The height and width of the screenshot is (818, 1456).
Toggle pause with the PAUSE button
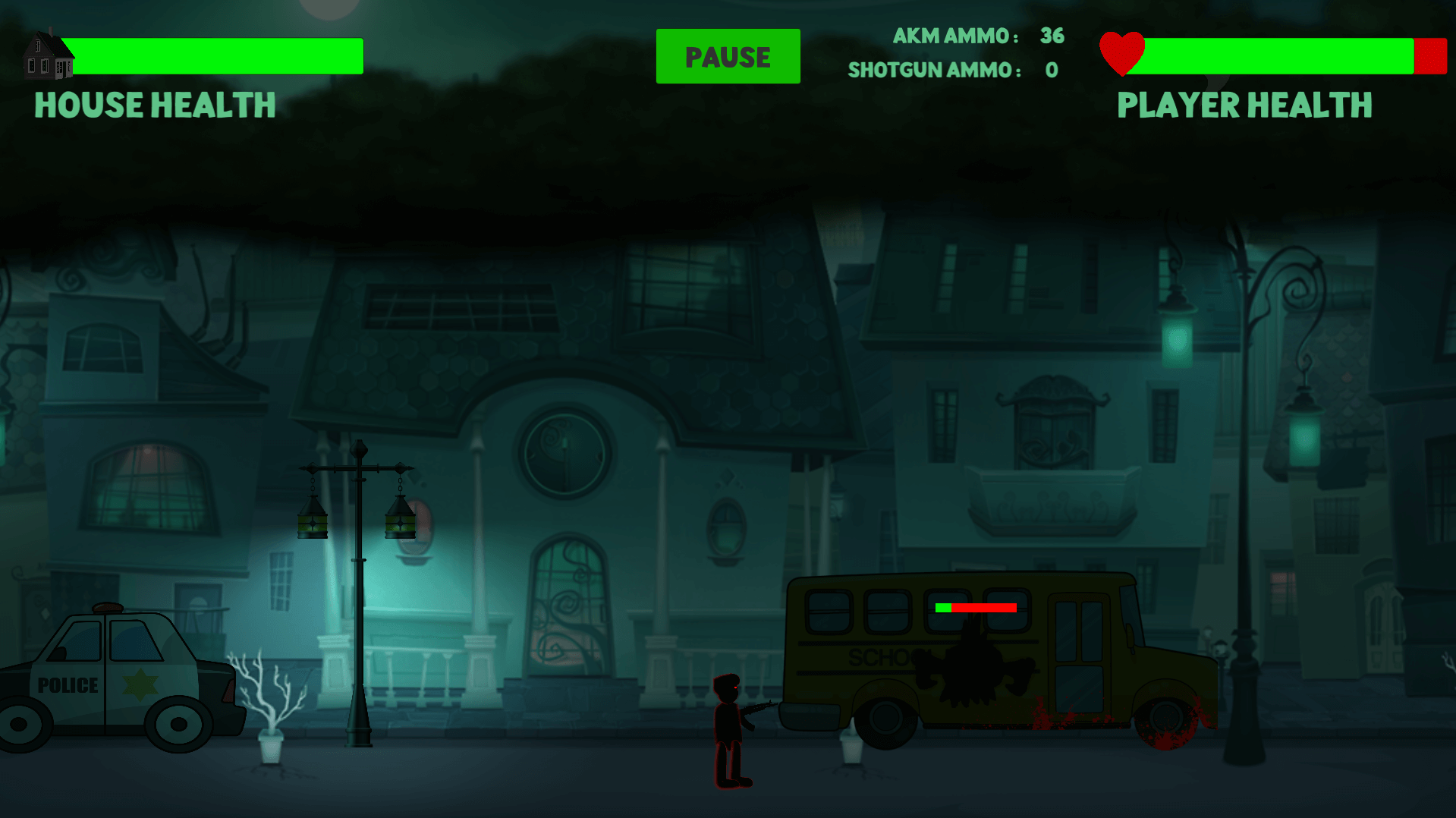(727, 55)
